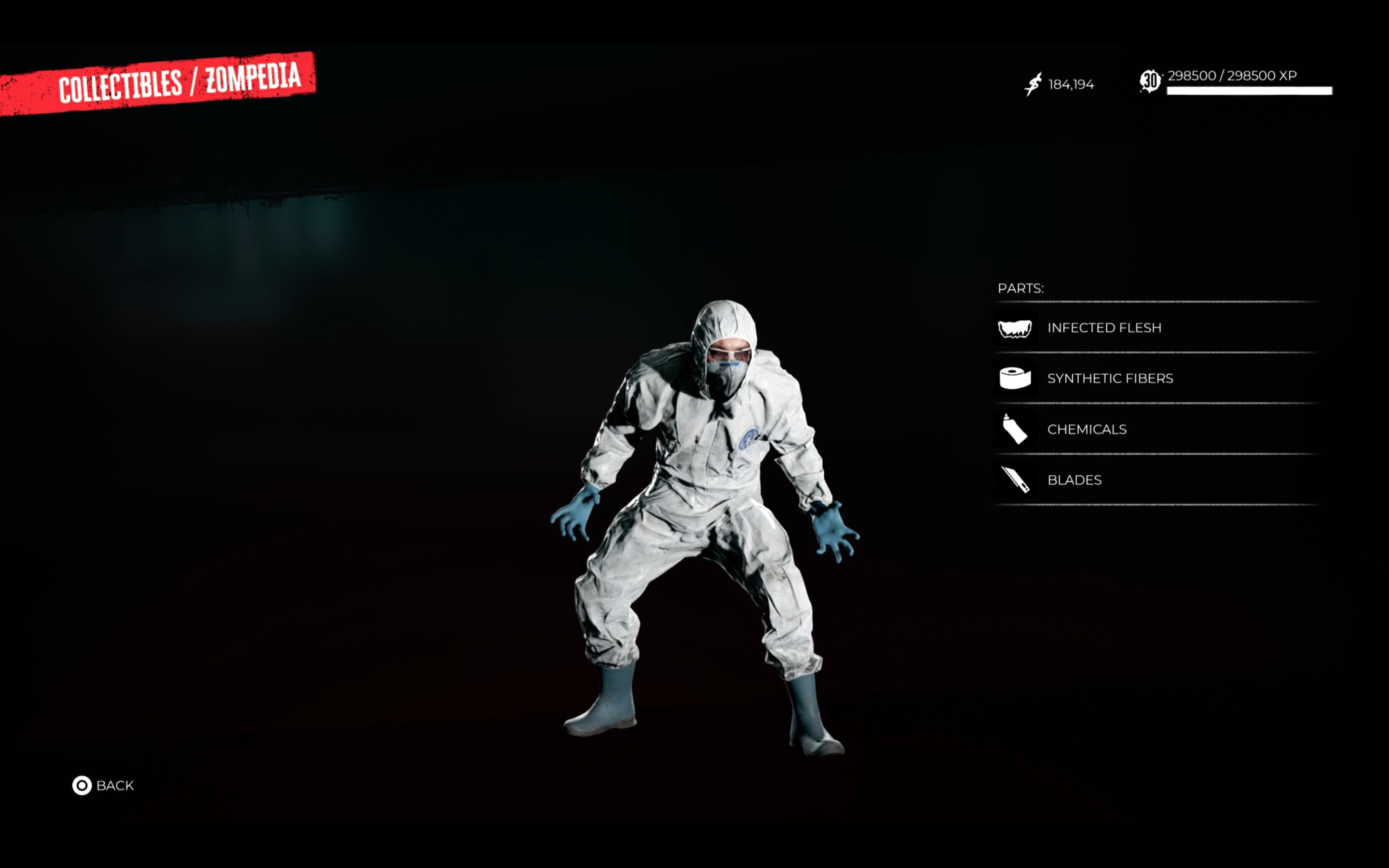
Task: Select the Infected Flesh part icon
Action: (x=1015, y=327)
